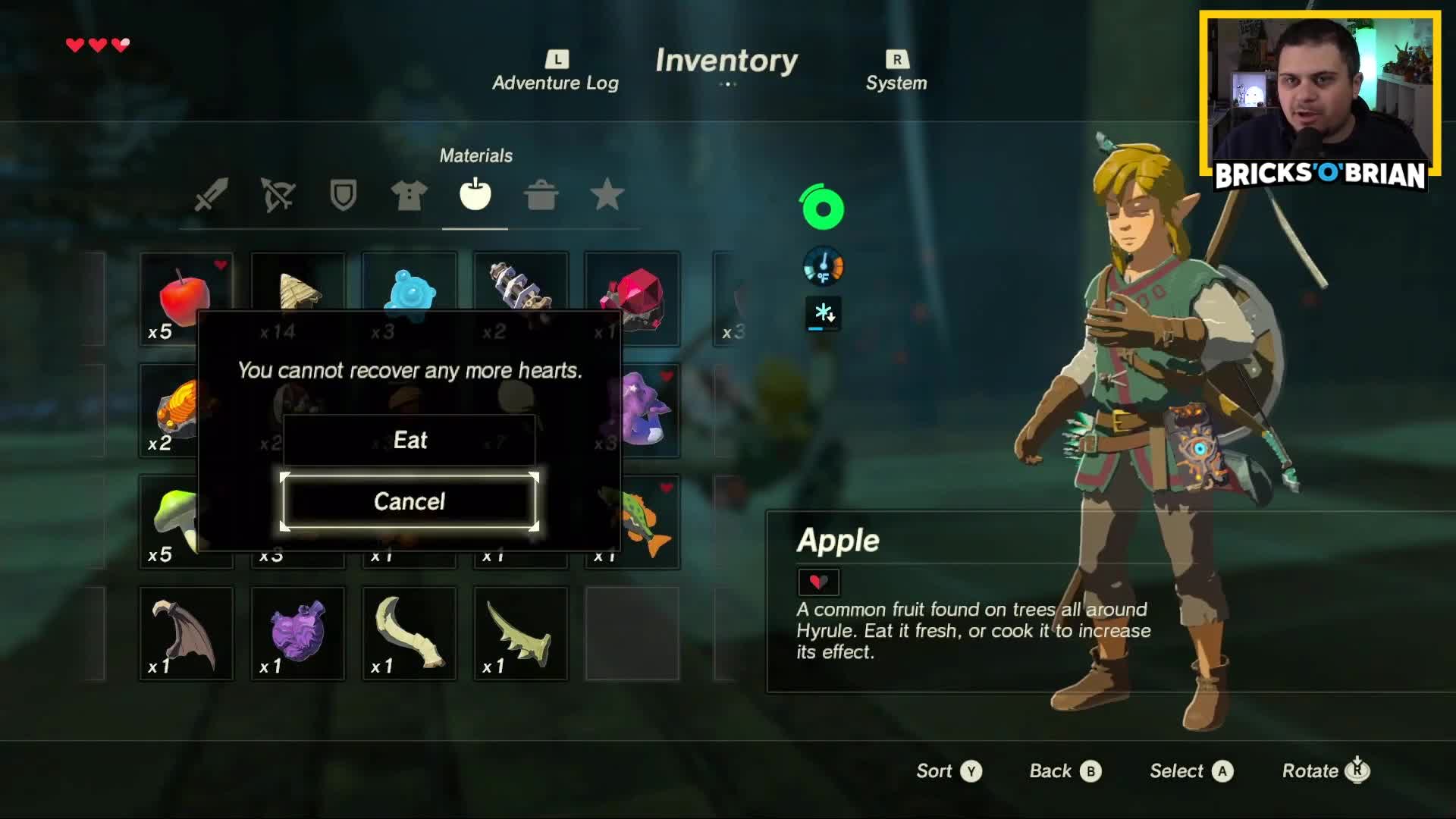
Task: Select the Inventory title header
Action: pyautogui.click(x=727, y=61)
